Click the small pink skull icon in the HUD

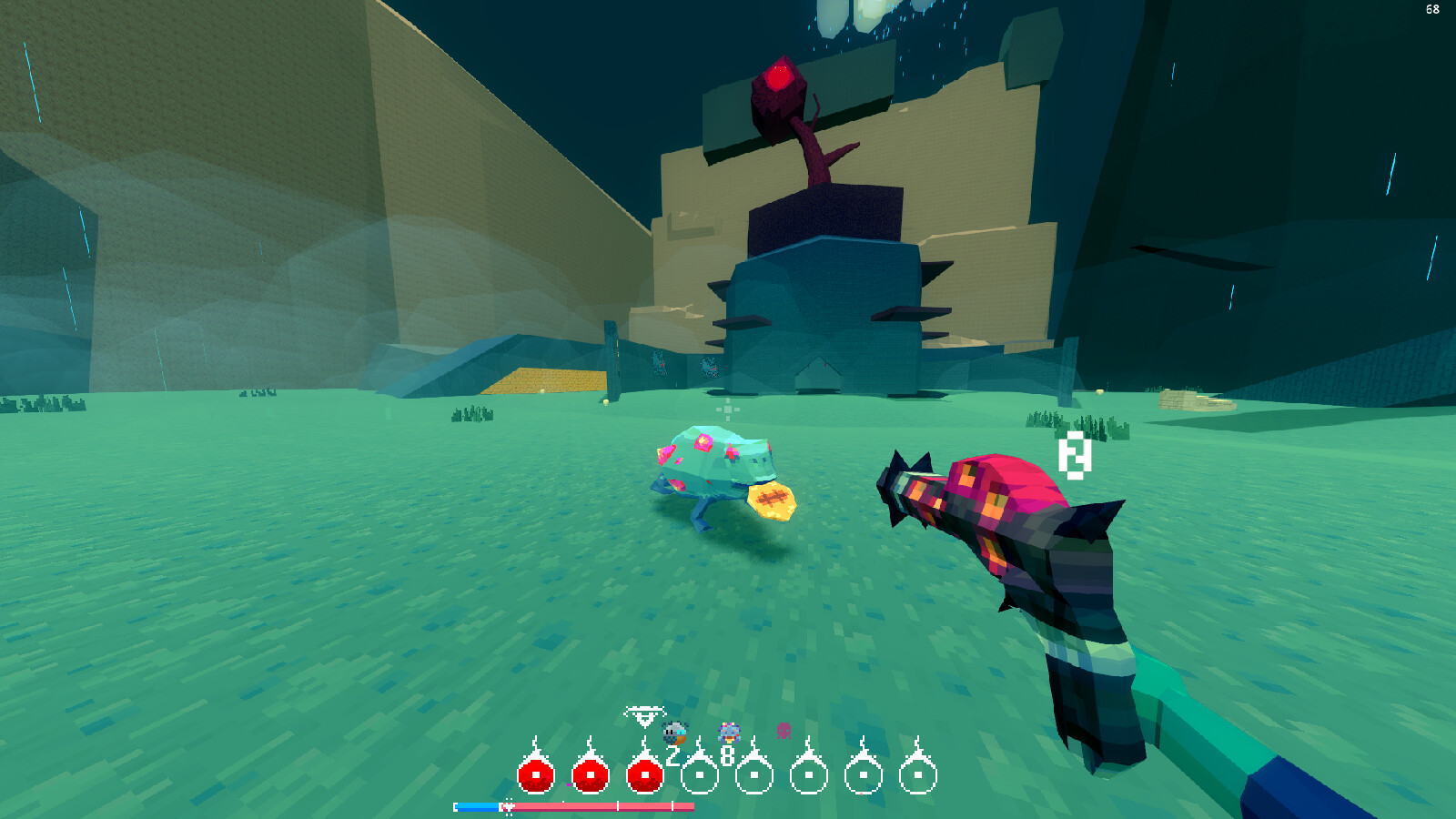[x=783, y=730]
